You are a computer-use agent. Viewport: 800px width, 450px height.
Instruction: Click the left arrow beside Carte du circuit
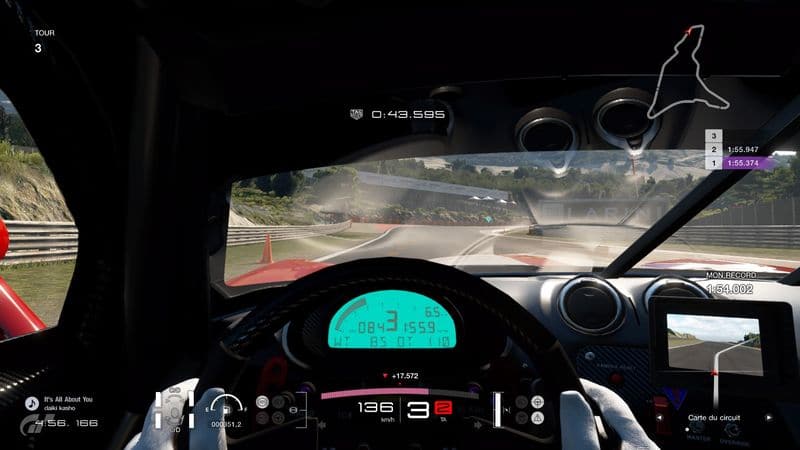pos(661,416)
